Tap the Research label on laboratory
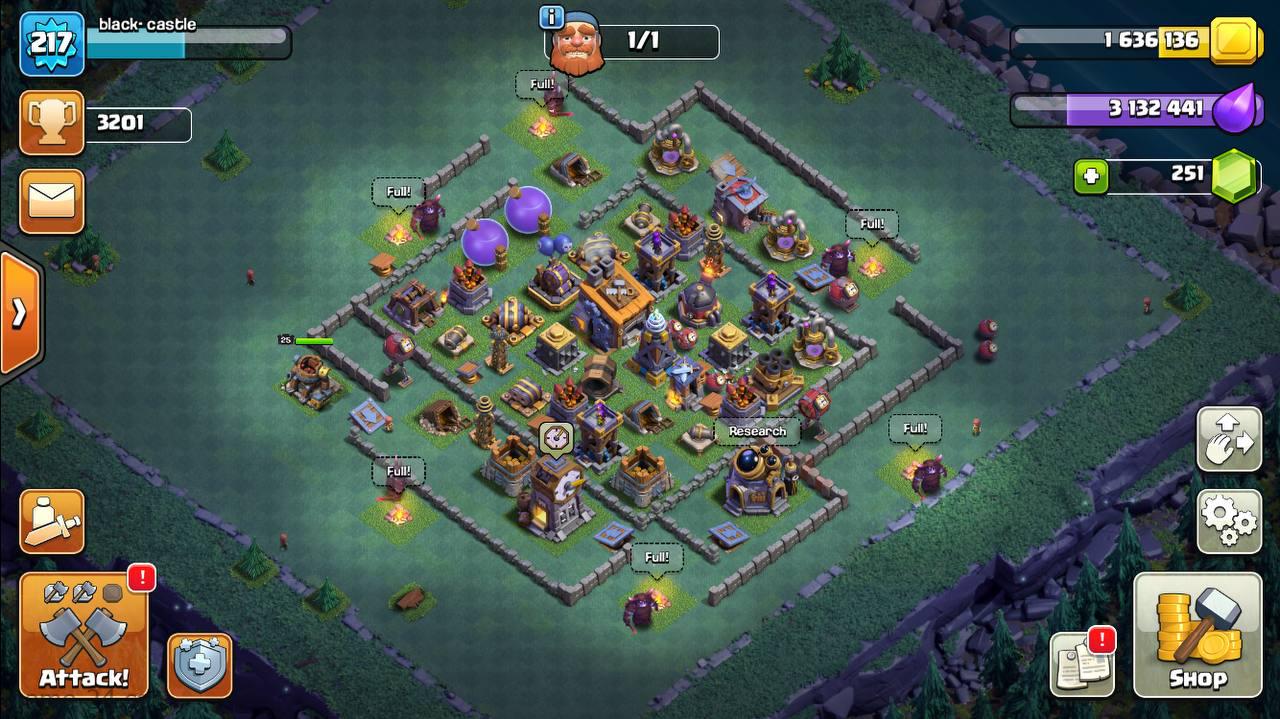The image size is (1280, 719). pos(757,431)
